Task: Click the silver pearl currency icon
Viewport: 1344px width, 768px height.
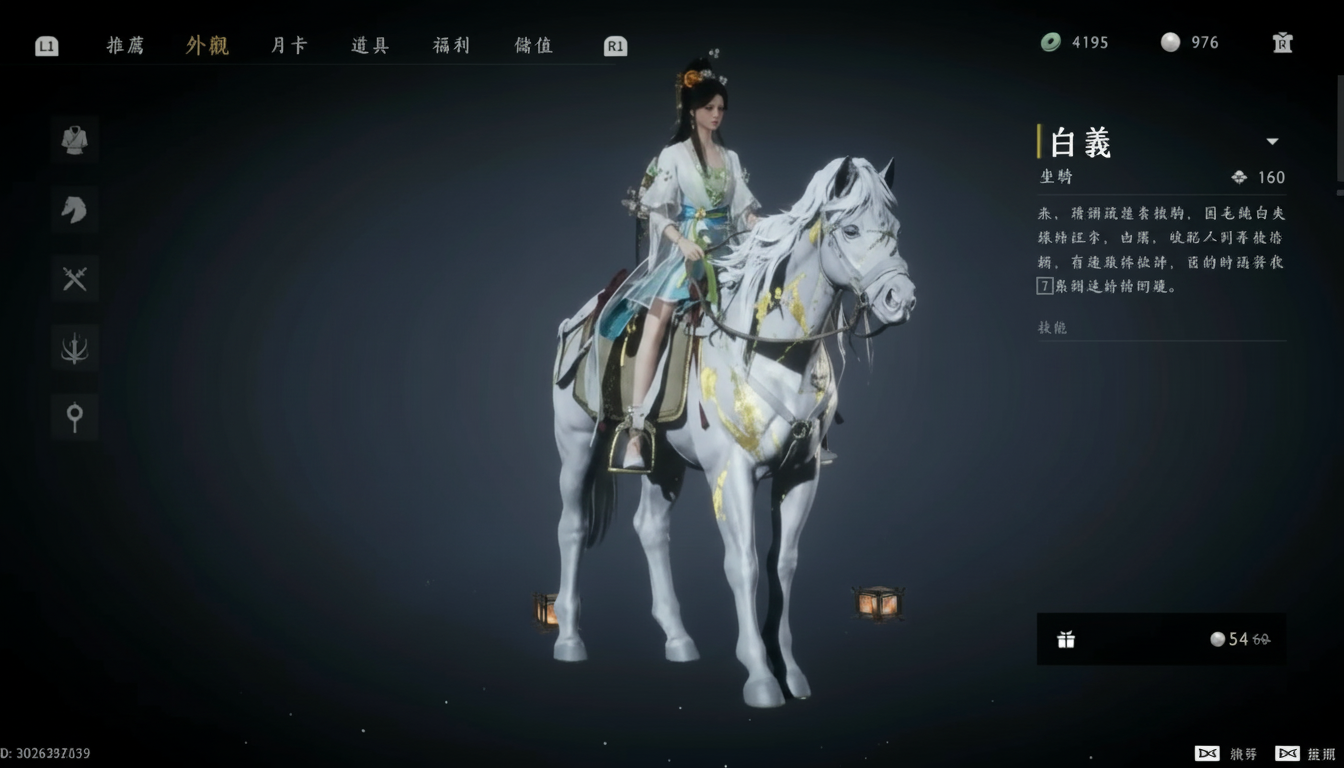Action: coord(1170,42)
